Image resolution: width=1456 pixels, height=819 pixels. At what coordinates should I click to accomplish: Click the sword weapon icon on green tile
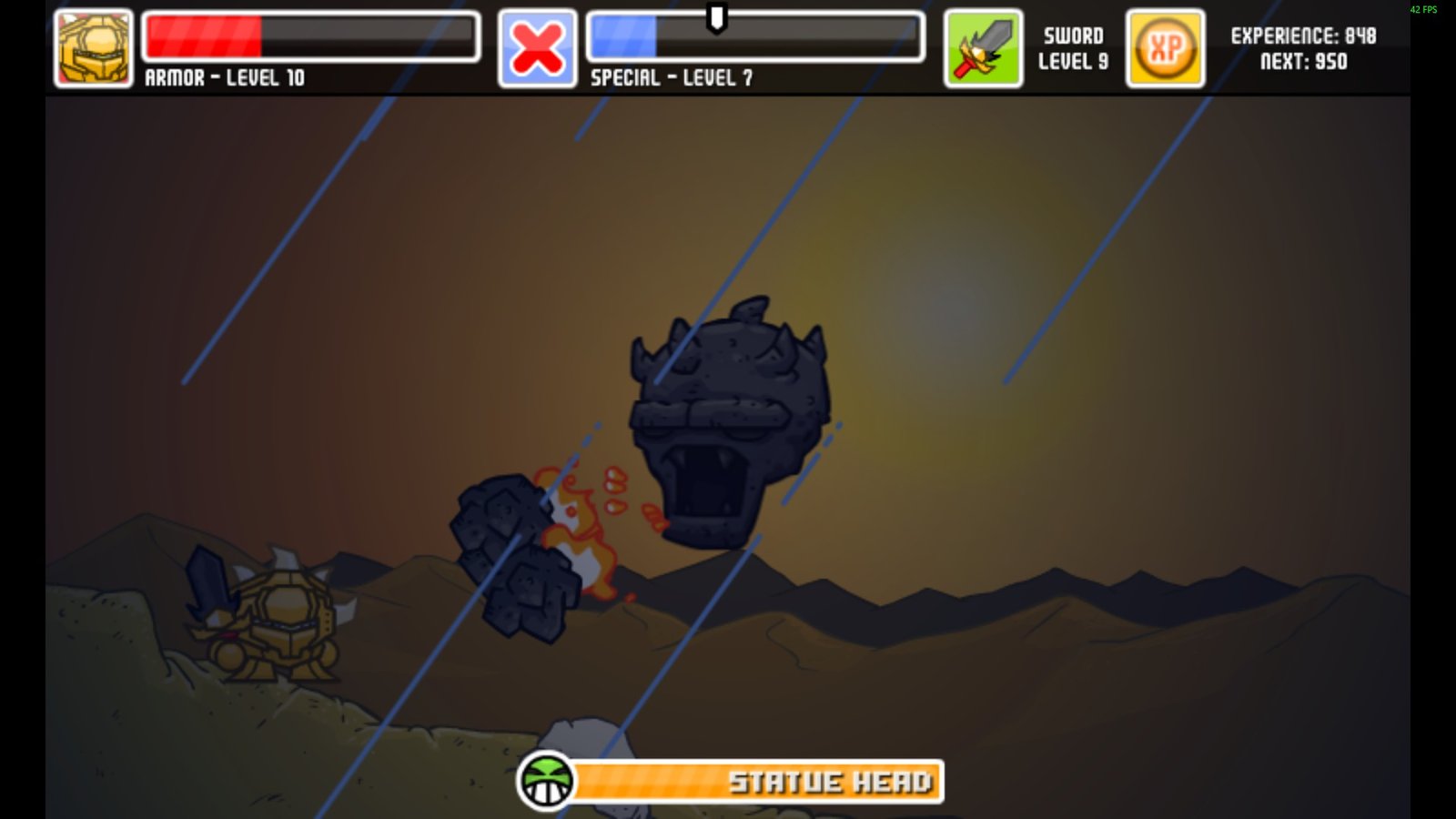pyautogui.click(x=983, y=45)
